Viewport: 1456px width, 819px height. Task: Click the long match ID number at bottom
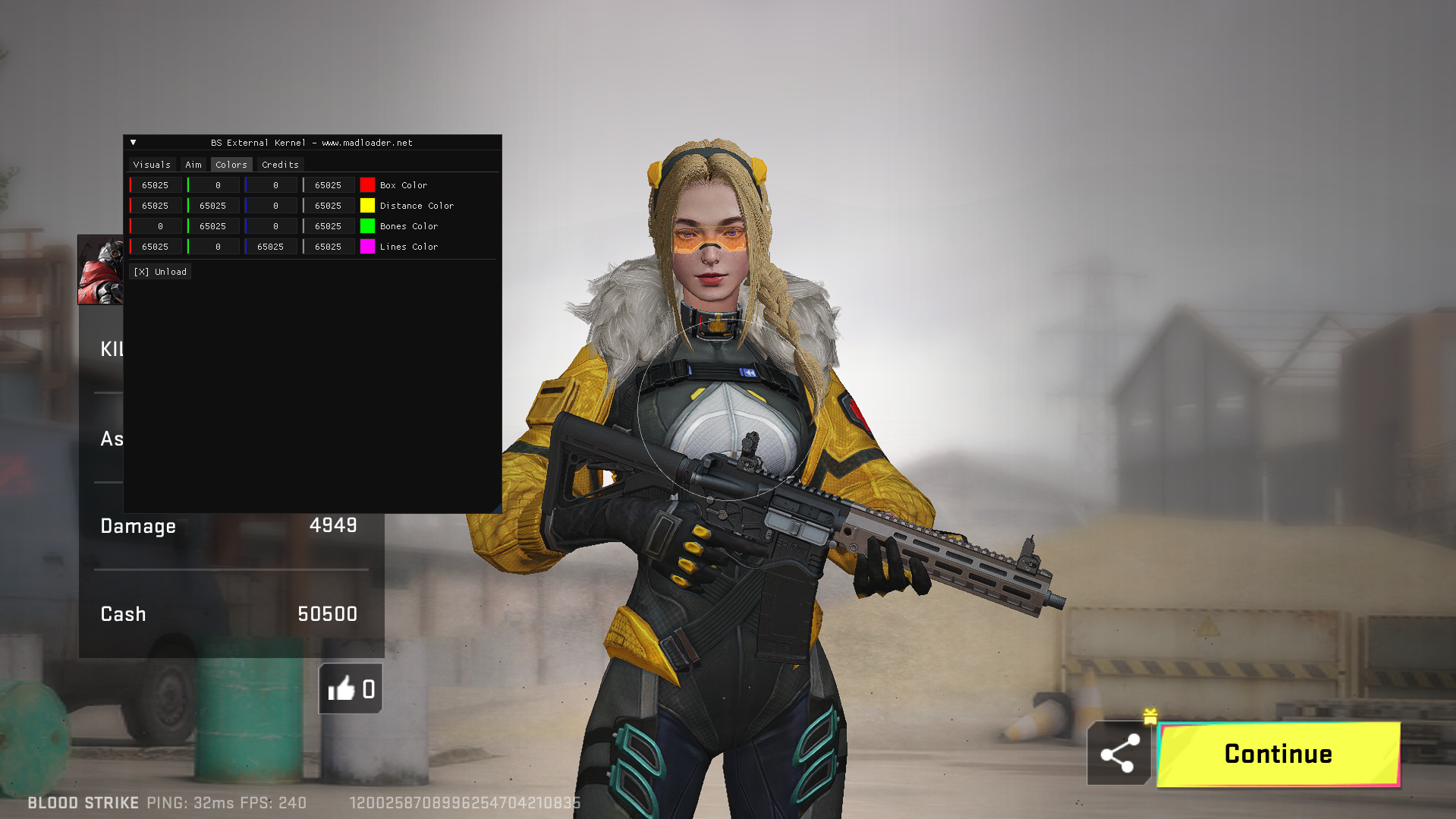click(464, 802)
